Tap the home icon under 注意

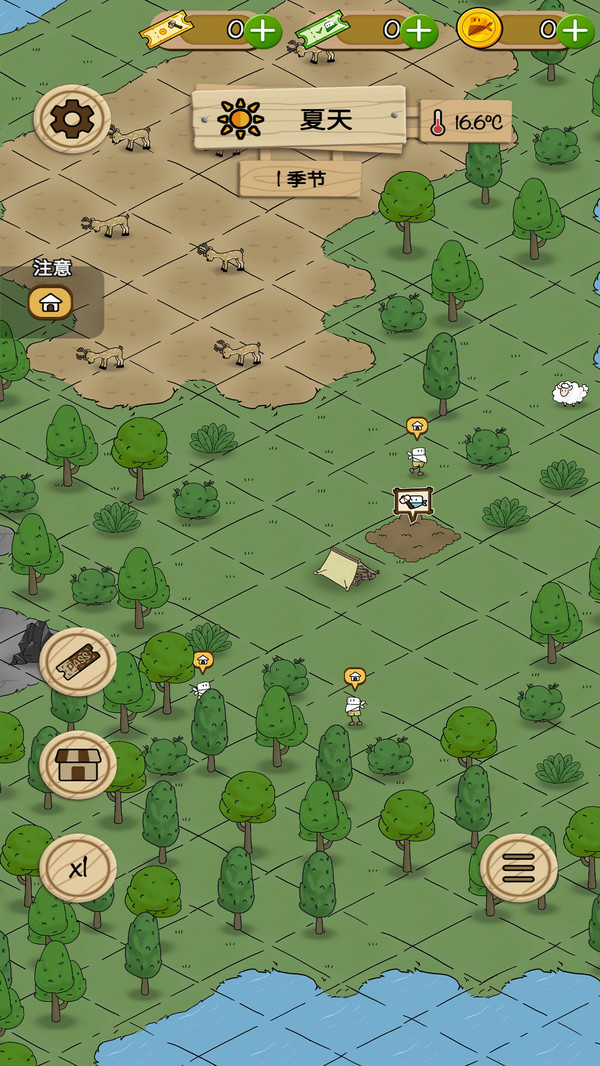click(x=50, y=302)
